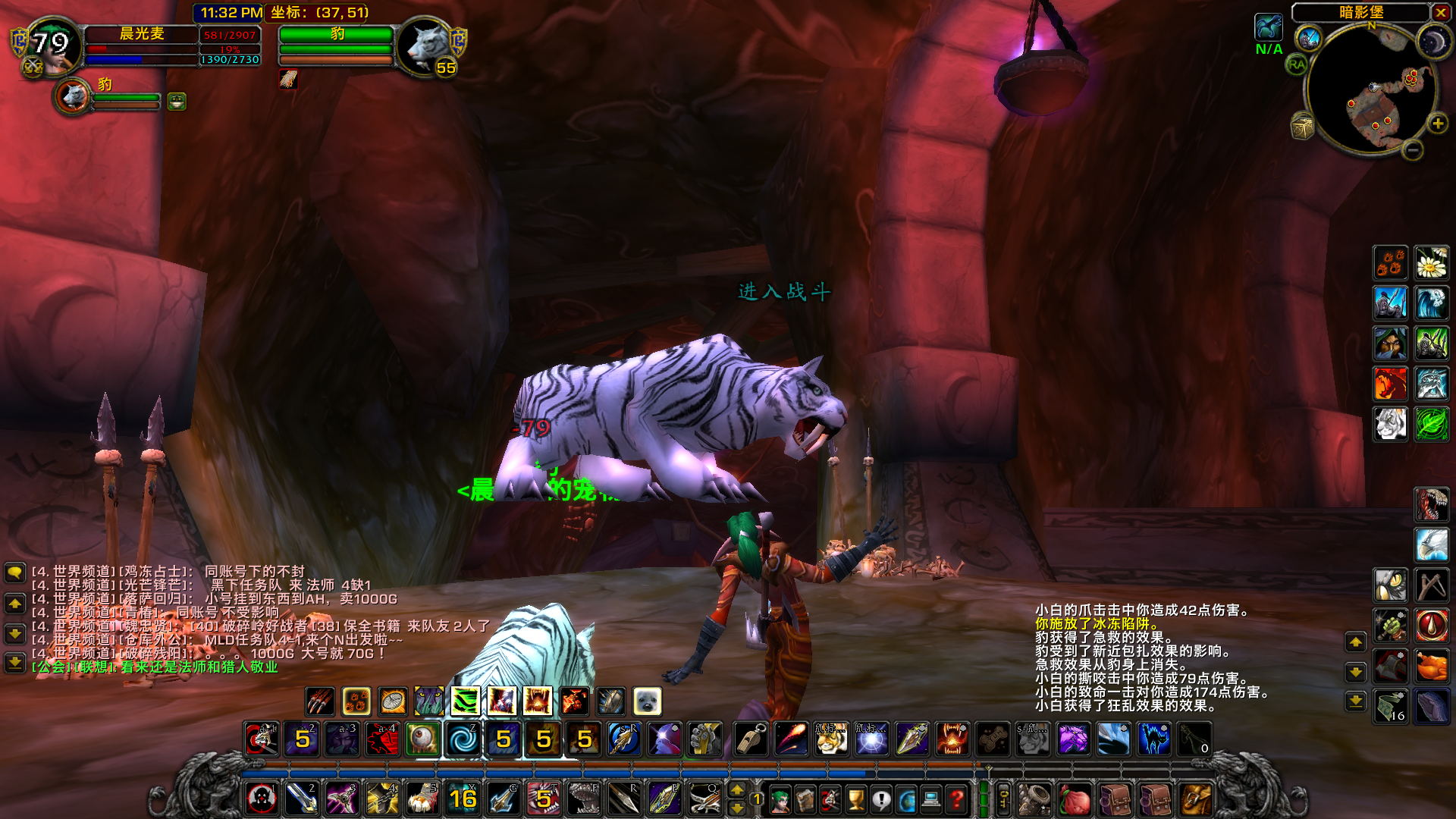
Task: Open the golden key keyring button
Action: tap(1003, 799)
